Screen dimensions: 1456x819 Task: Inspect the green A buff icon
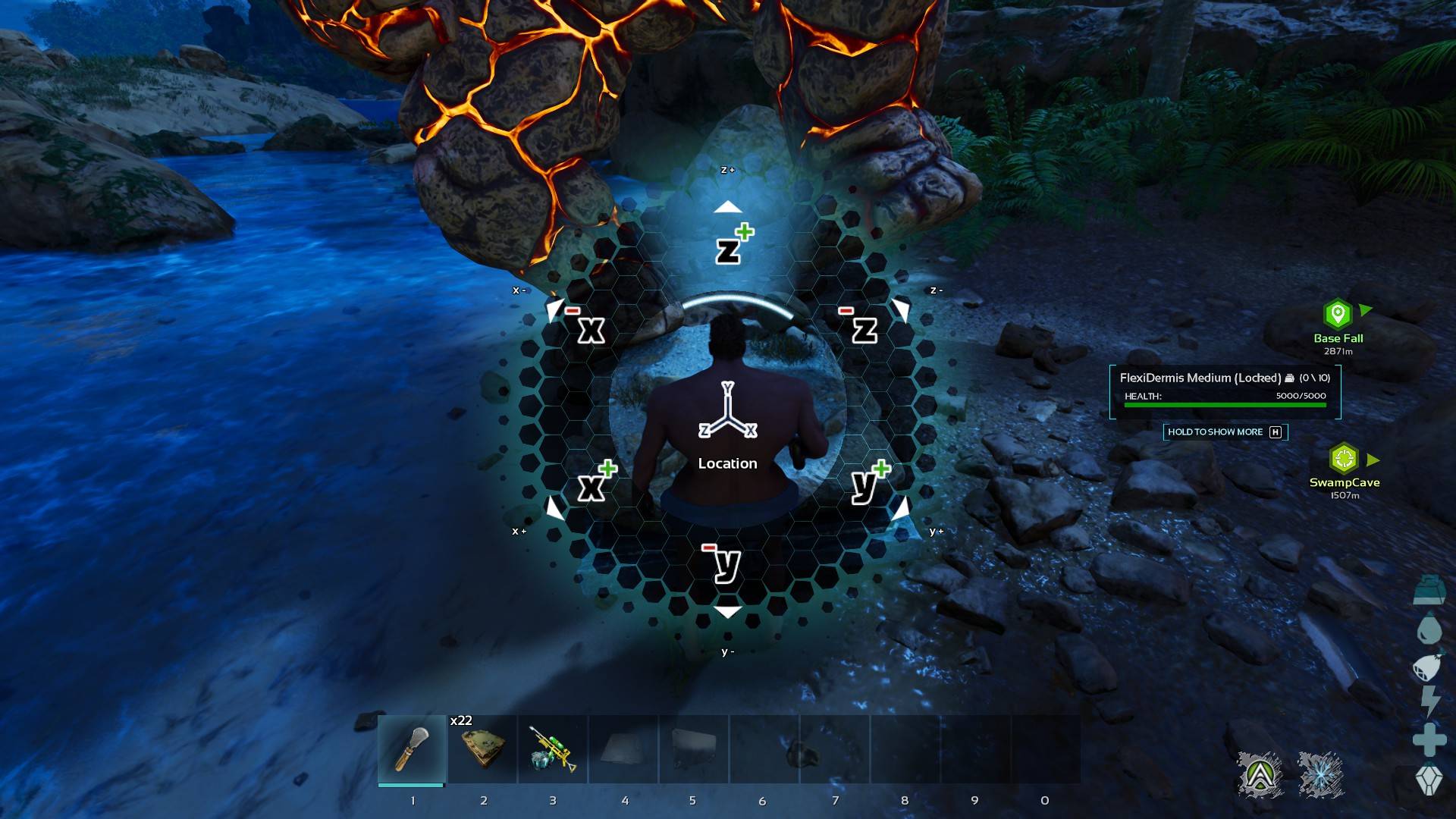point(1260,775)
